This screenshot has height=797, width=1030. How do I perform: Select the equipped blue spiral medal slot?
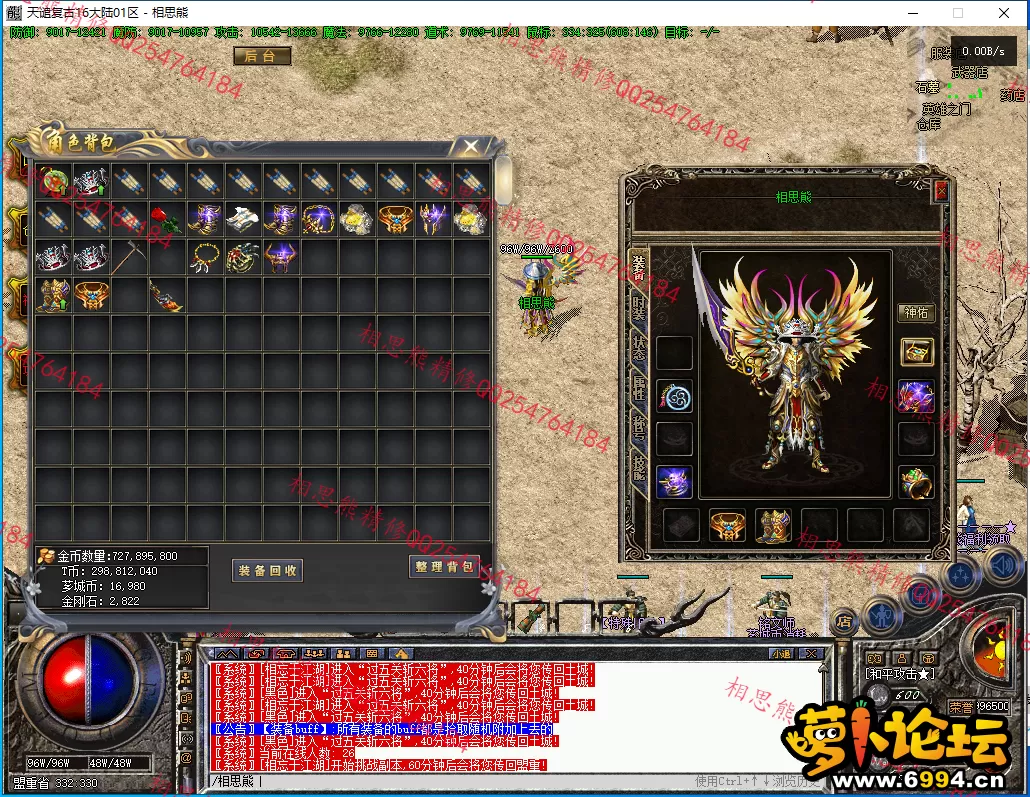[674, 397]
